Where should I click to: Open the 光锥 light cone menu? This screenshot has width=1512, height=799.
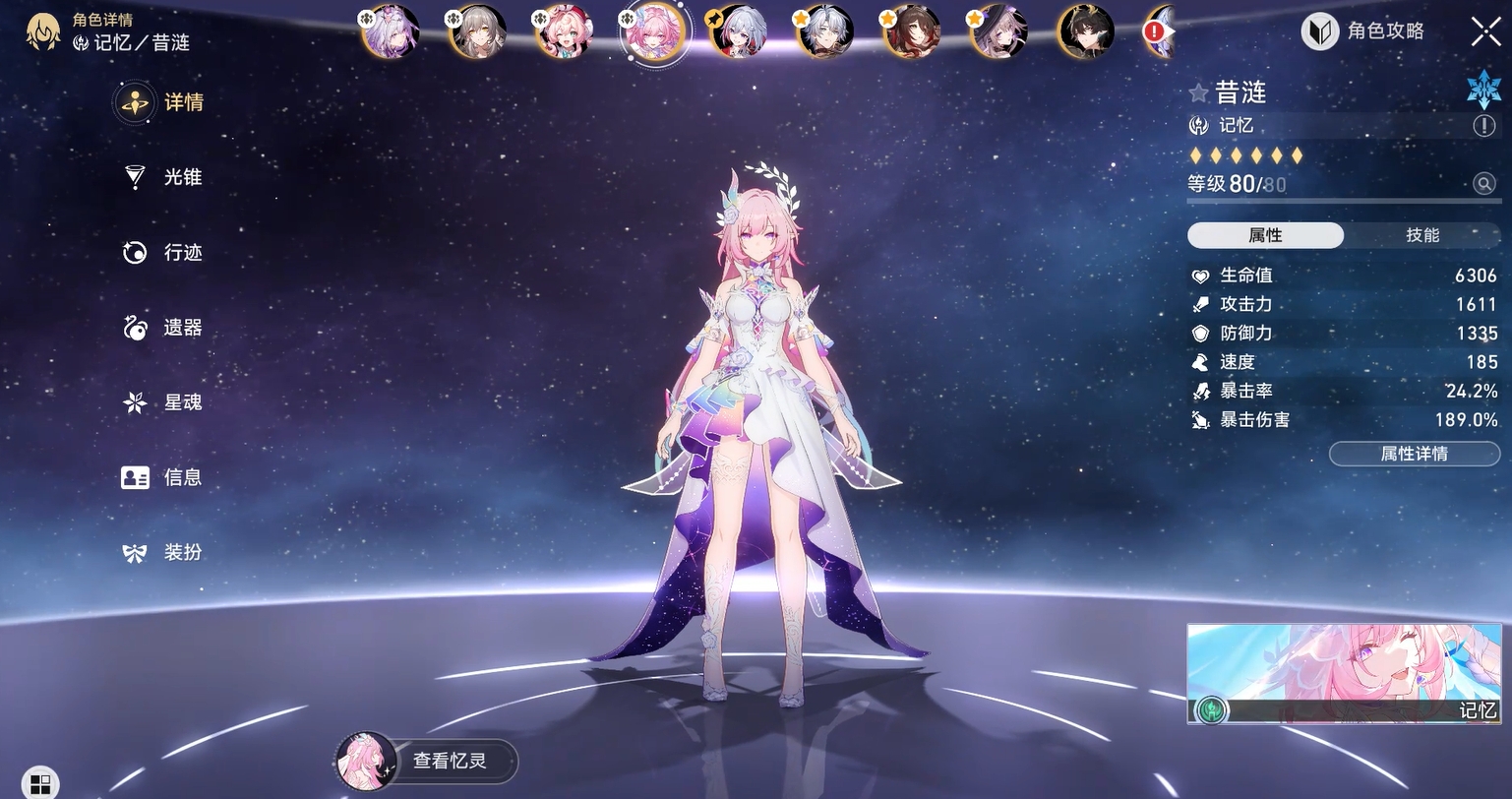coord(165,177)
